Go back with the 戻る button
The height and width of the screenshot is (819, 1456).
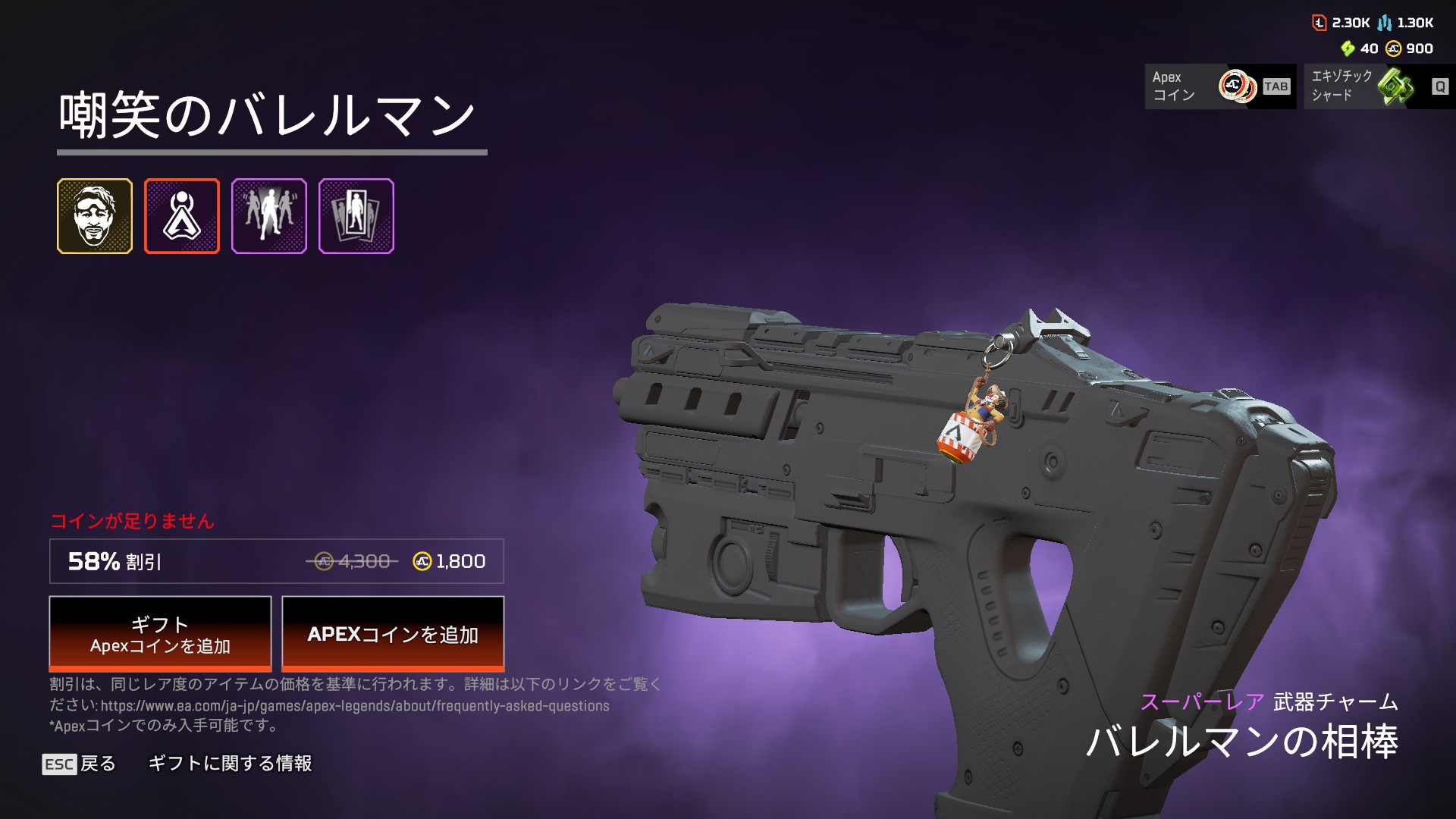[x=80, y=764]
